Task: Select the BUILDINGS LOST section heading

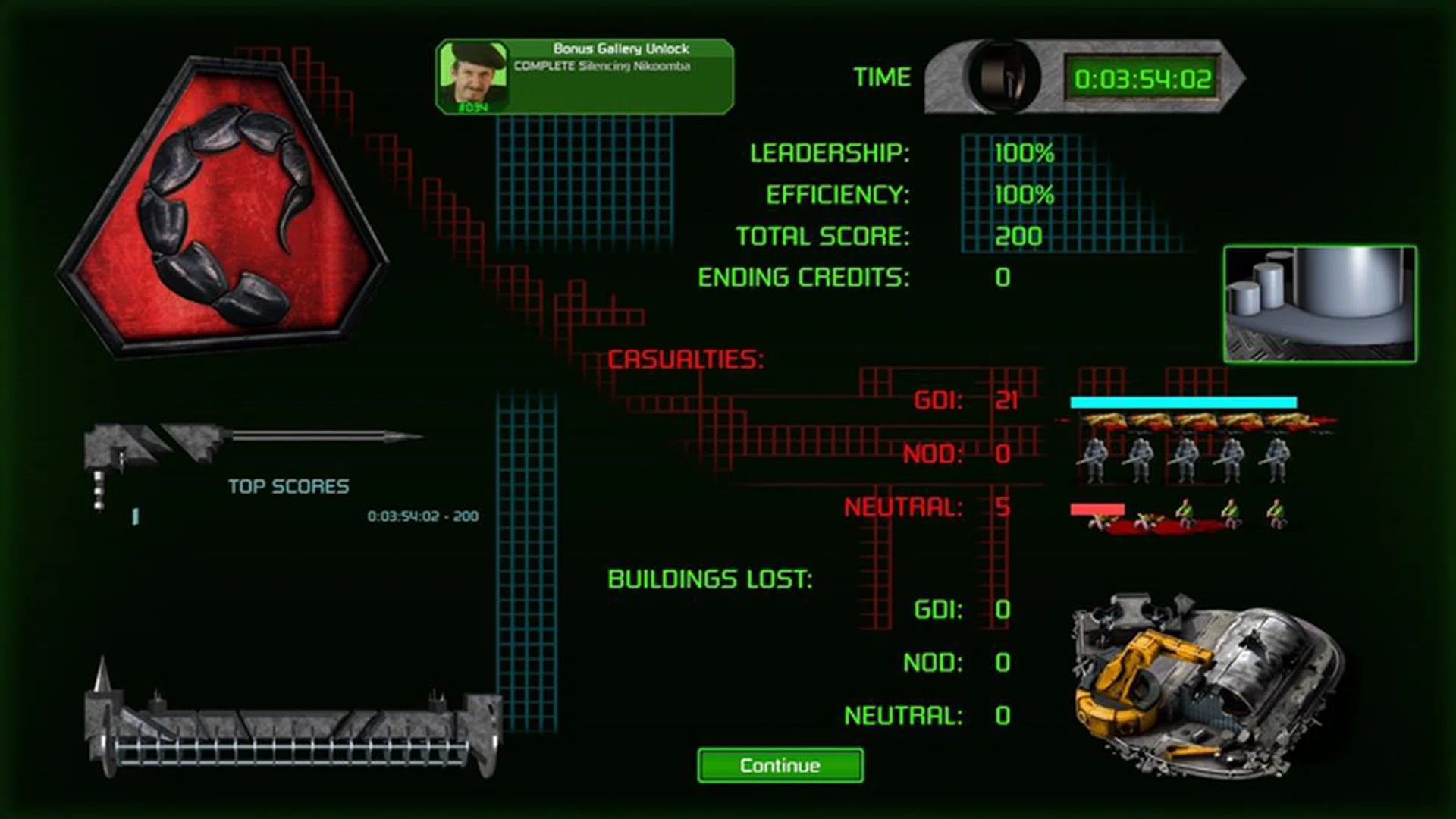Action: 711,580
